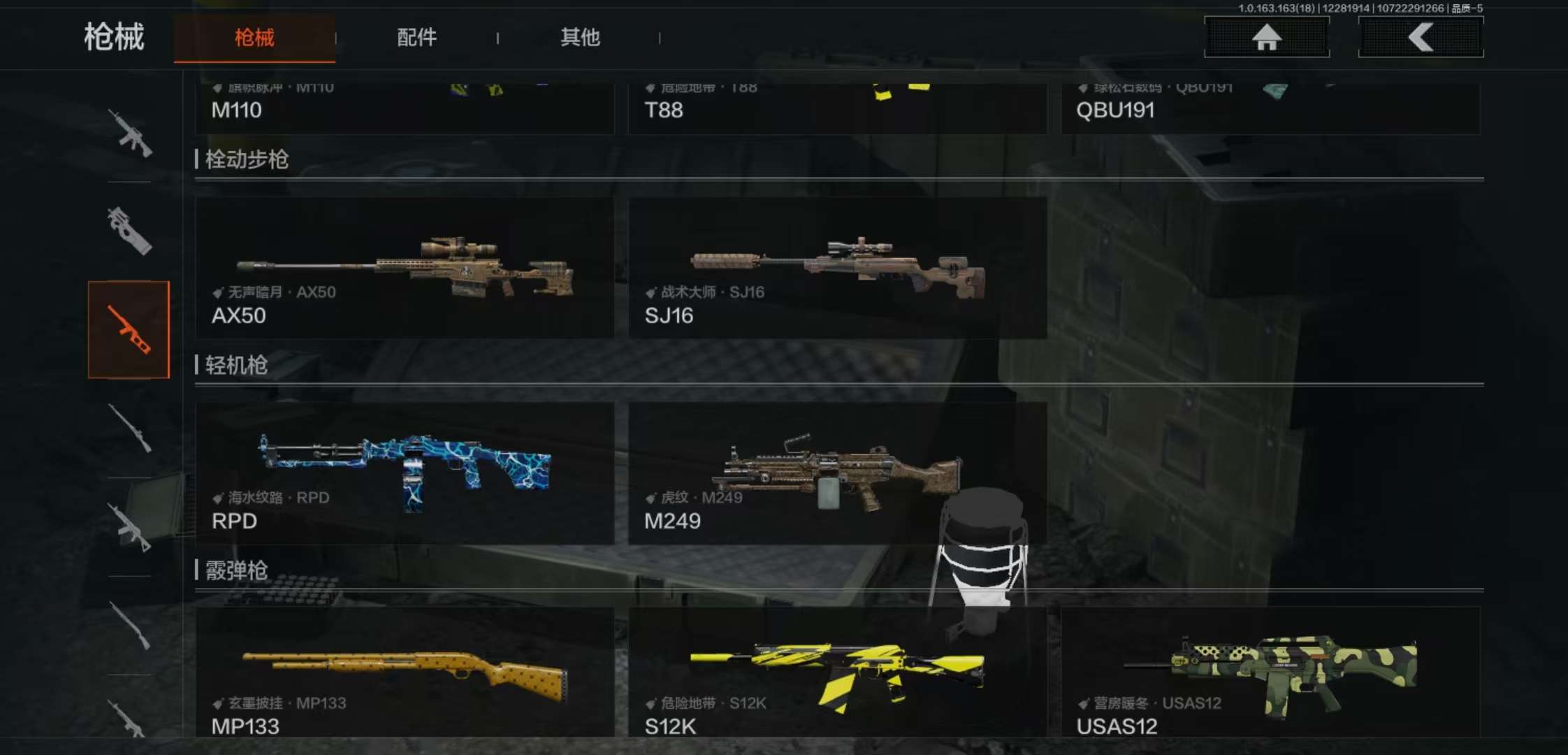
Task: Choose the QBU191 weapon card
Action: point(1270,109)
